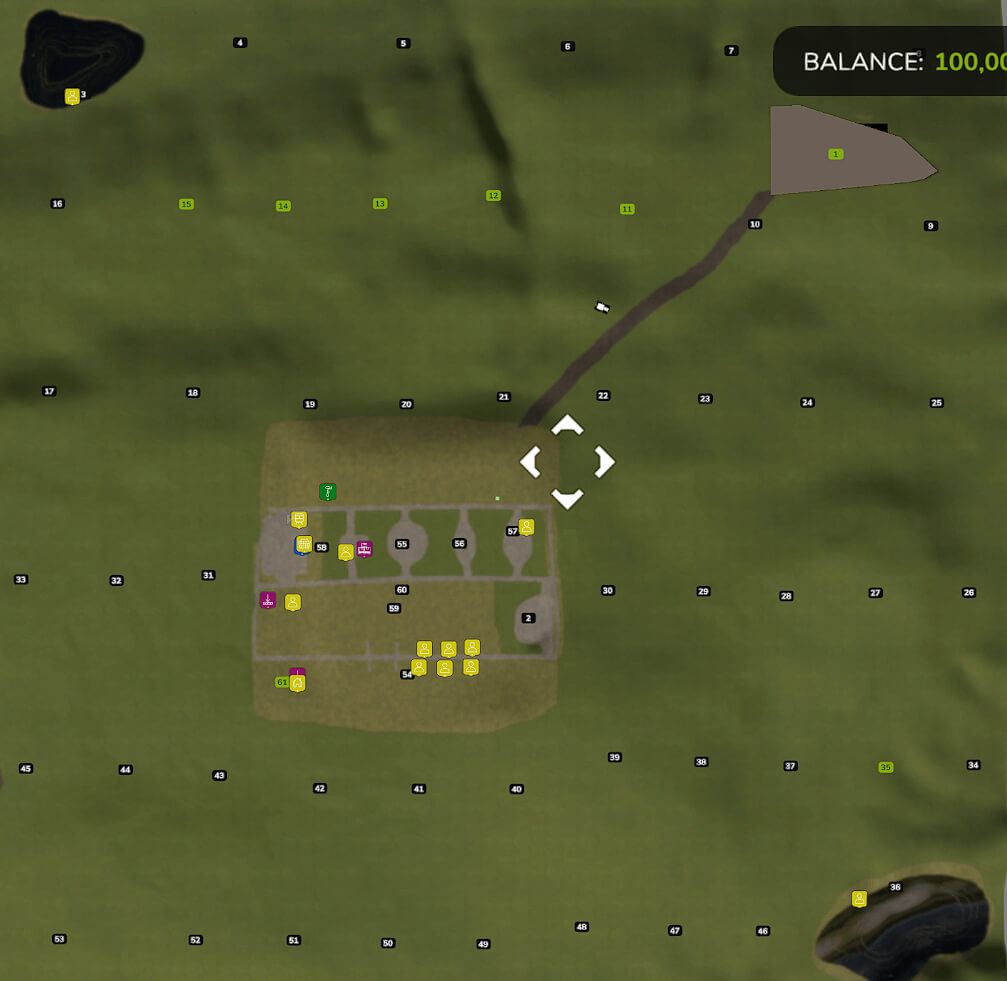Viewport: 1007px width, 981px height.
Task: Select the yellow house marker
Action: (297, 683)
